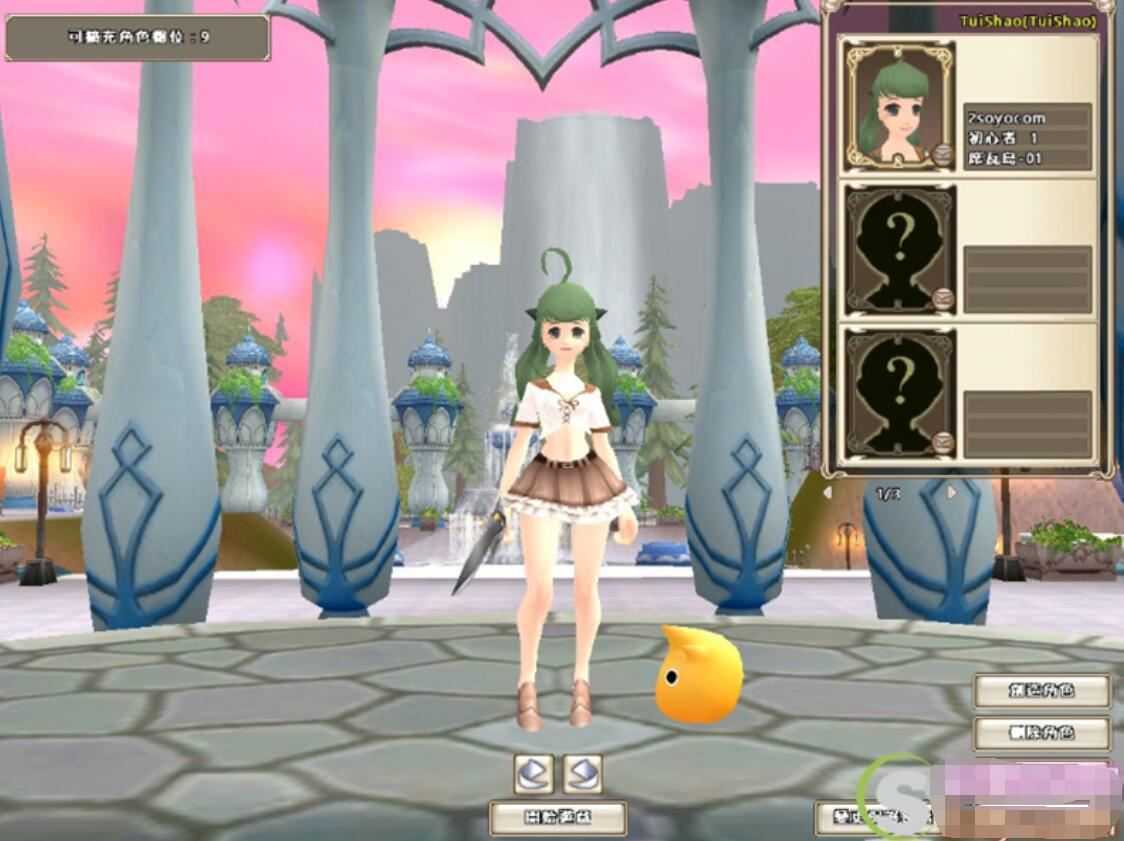
Task: Click the start game button below the character
Action: coord(558,817)
